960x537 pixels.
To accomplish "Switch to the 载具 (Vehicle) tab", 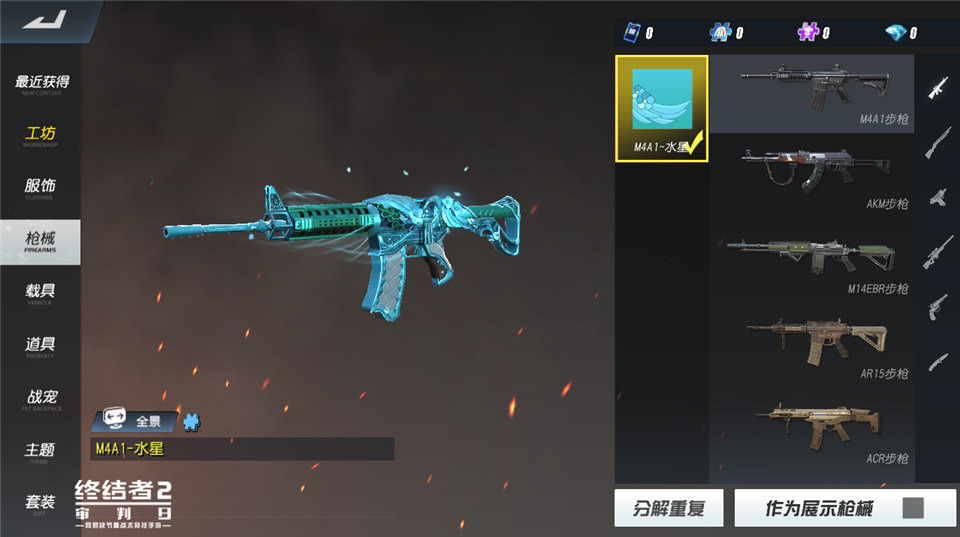I will click(x=41, y=293).
